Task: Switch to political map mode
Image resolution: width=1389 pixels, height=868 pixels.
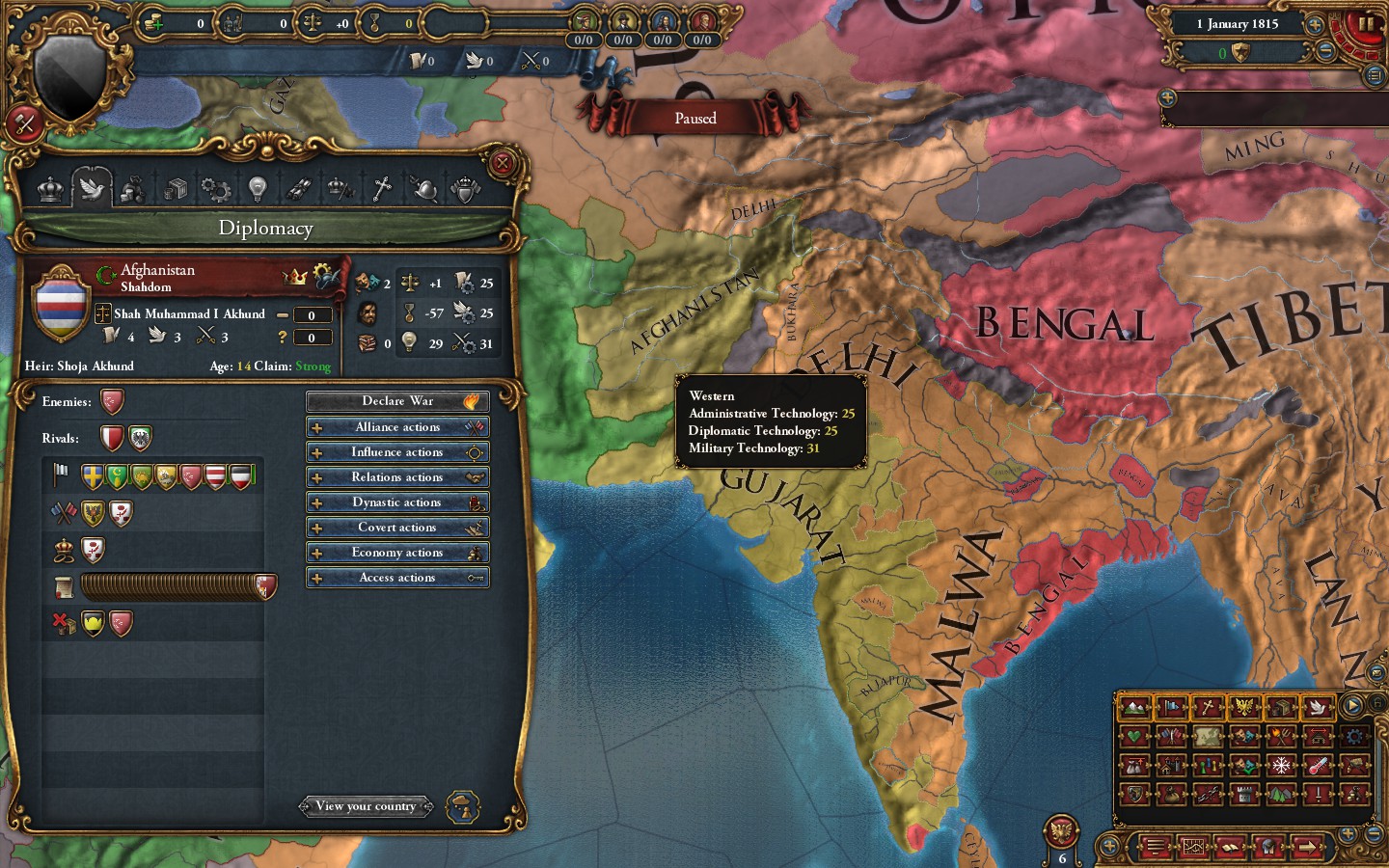Action: tap(1172, 707)
